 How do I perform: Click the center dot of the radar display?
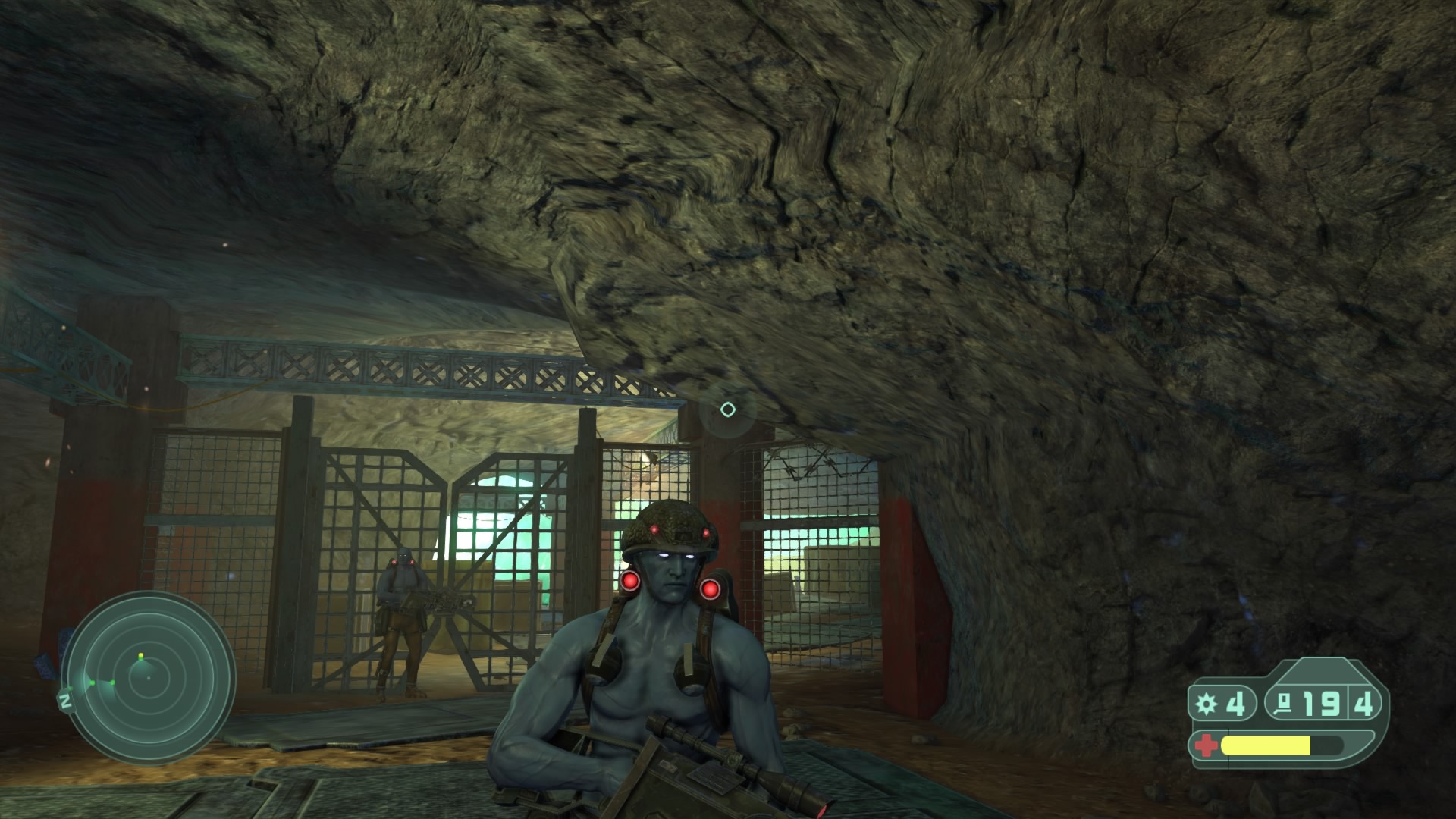[x=149, y=678]
